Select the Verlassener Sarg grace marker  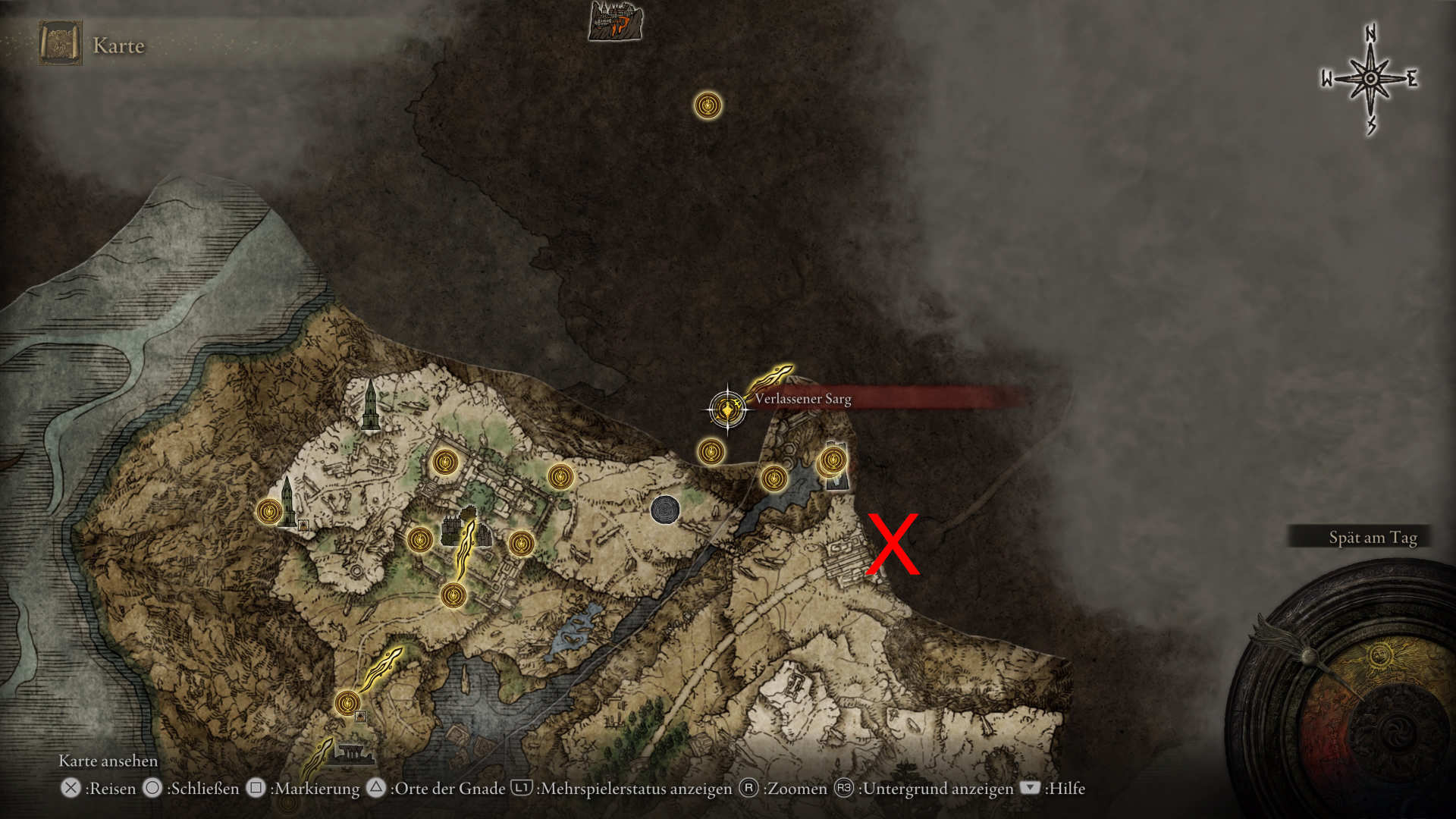coord(727,409)
